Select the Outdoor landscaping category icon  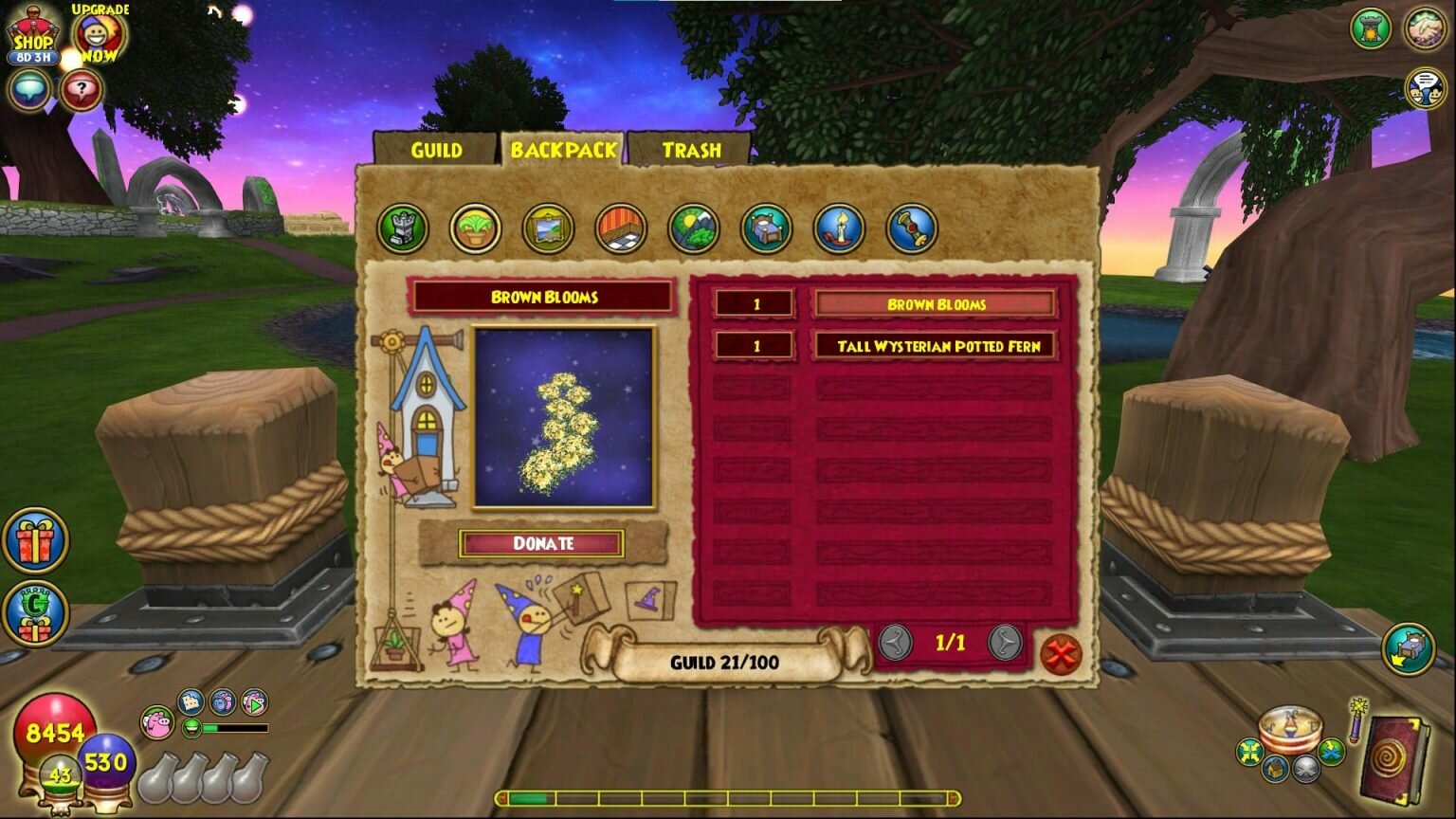coord(694,228)
